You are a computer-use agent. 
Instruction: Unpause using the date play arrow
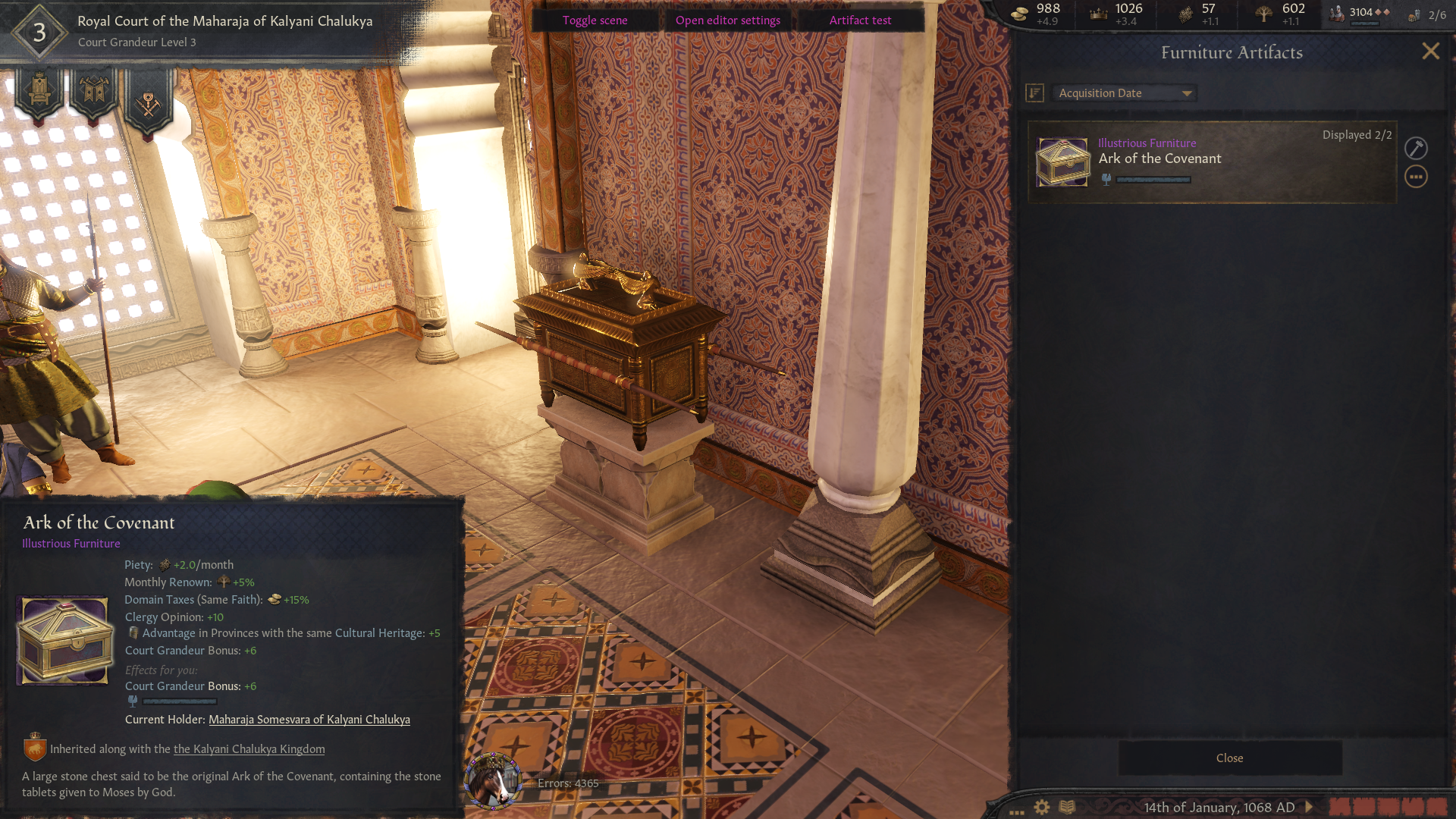click(x=1307, y=807)
